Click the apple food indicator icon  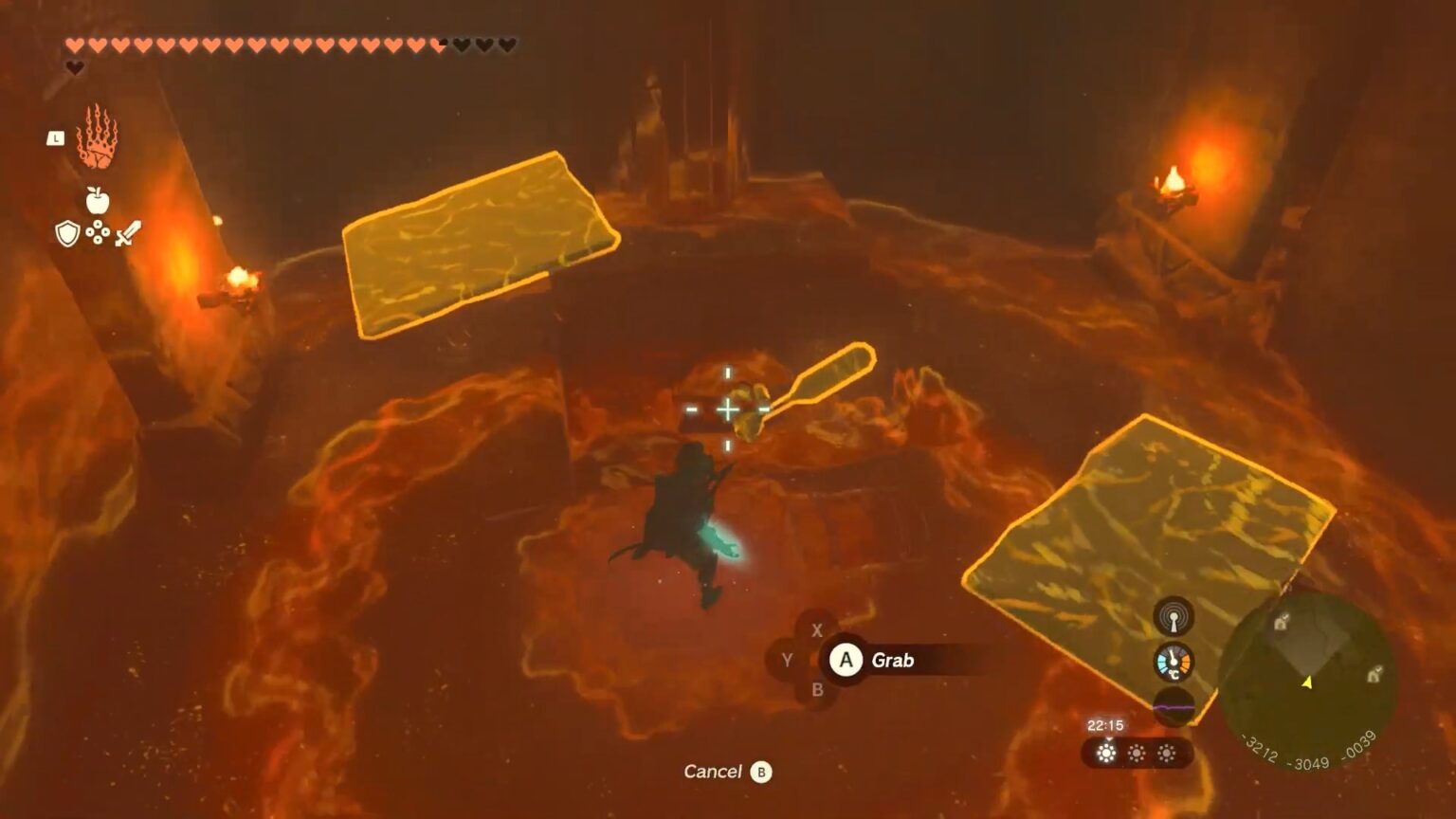pyautogui.click(x=99, y=201)
